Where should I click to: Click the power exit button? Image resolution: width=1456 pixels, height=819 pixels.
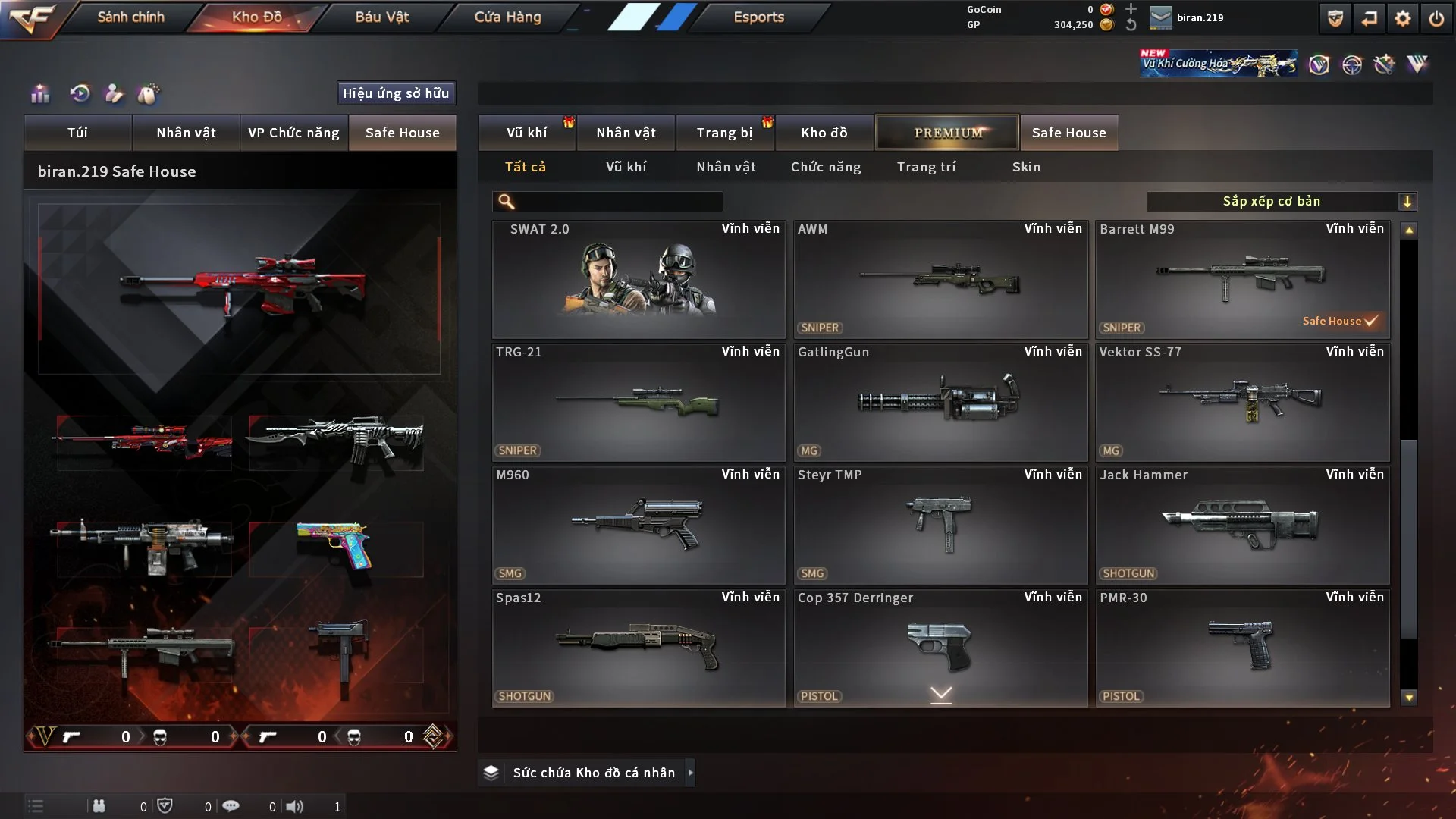tap(1436, 18)
